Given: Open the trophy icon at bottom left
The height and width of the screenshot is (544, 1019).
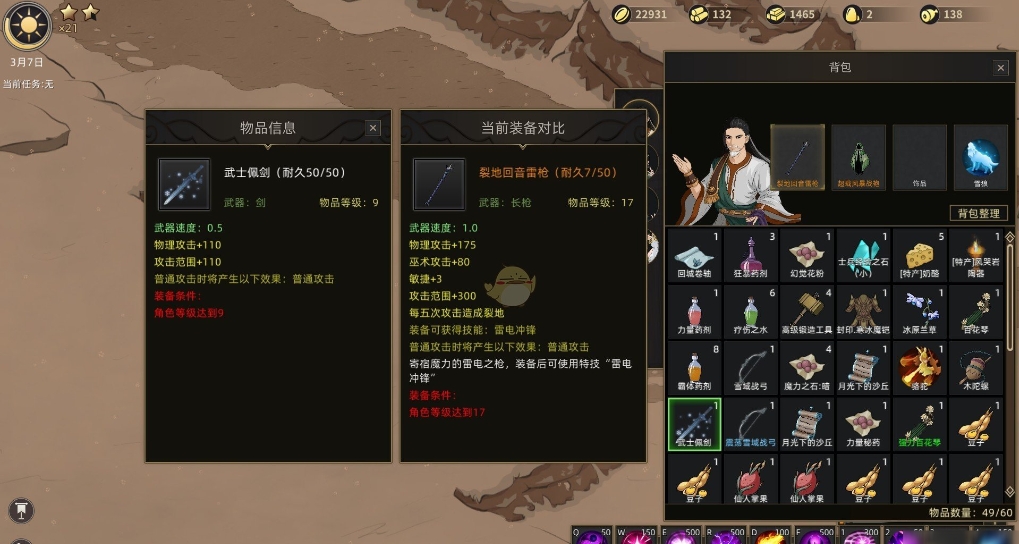Looking at the screenshot, I should click(21, 510).
